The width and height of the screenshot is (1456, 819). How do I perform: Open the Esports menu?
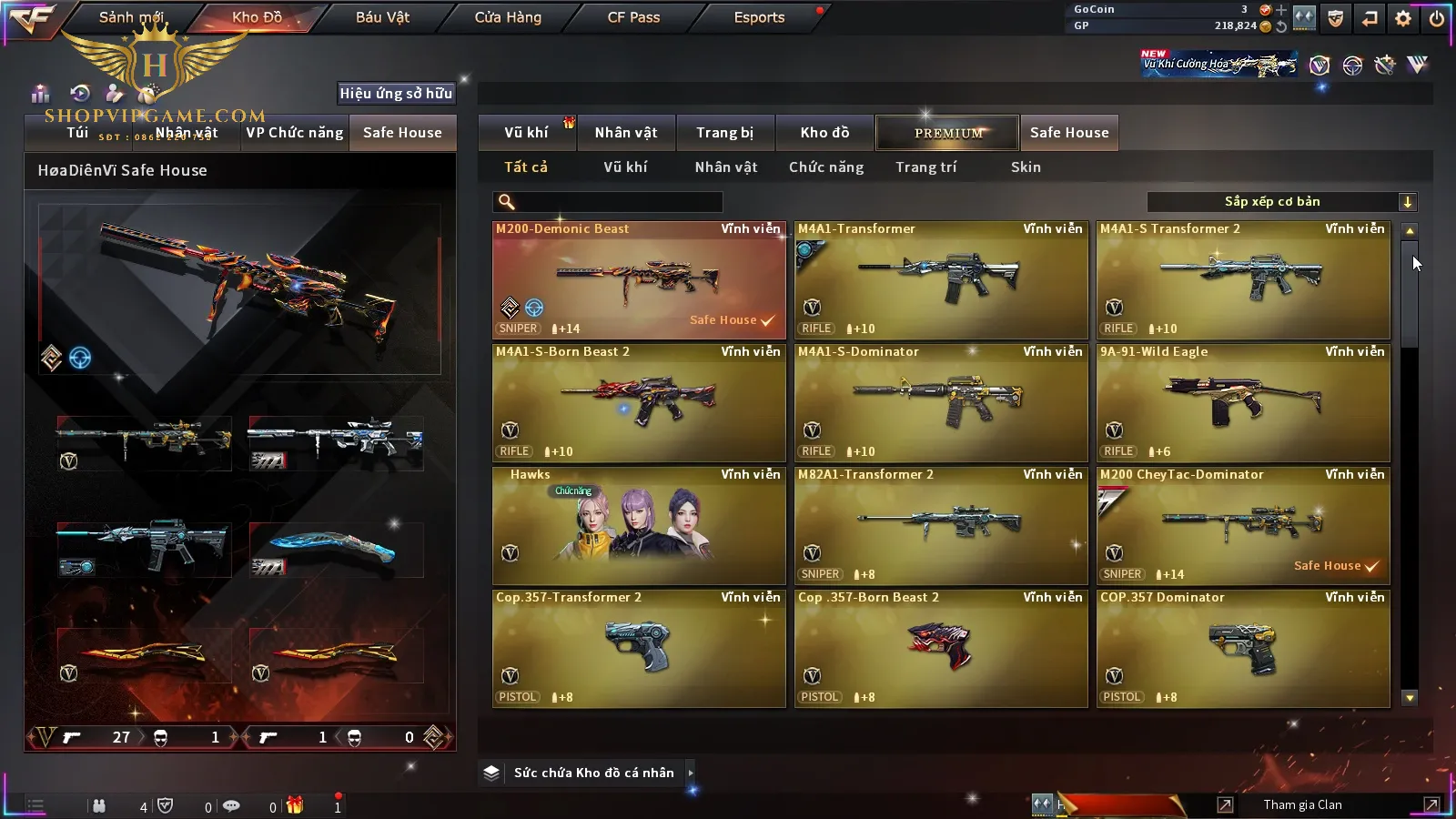point(759,17)
